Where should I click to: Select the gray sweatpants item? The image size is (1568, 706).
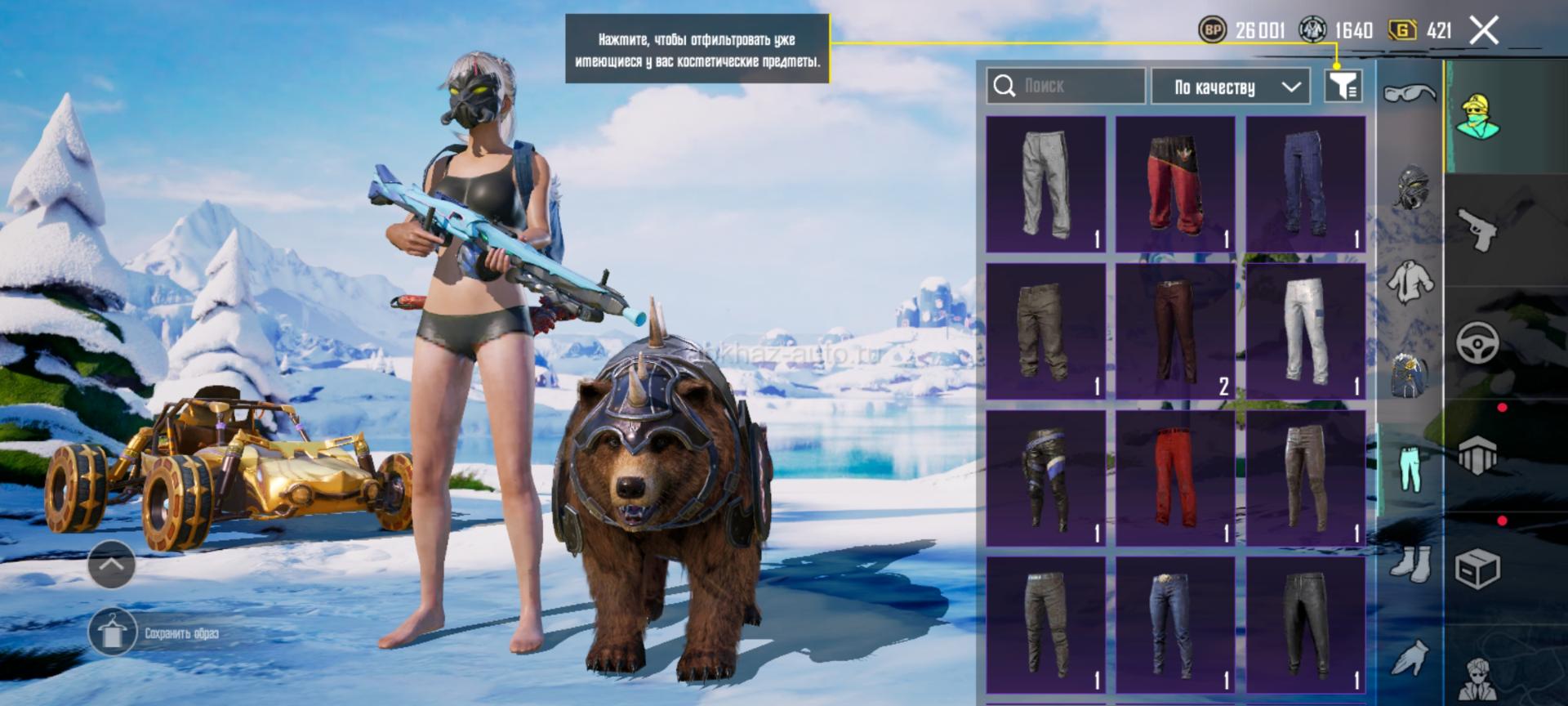tap(1045, 185)
